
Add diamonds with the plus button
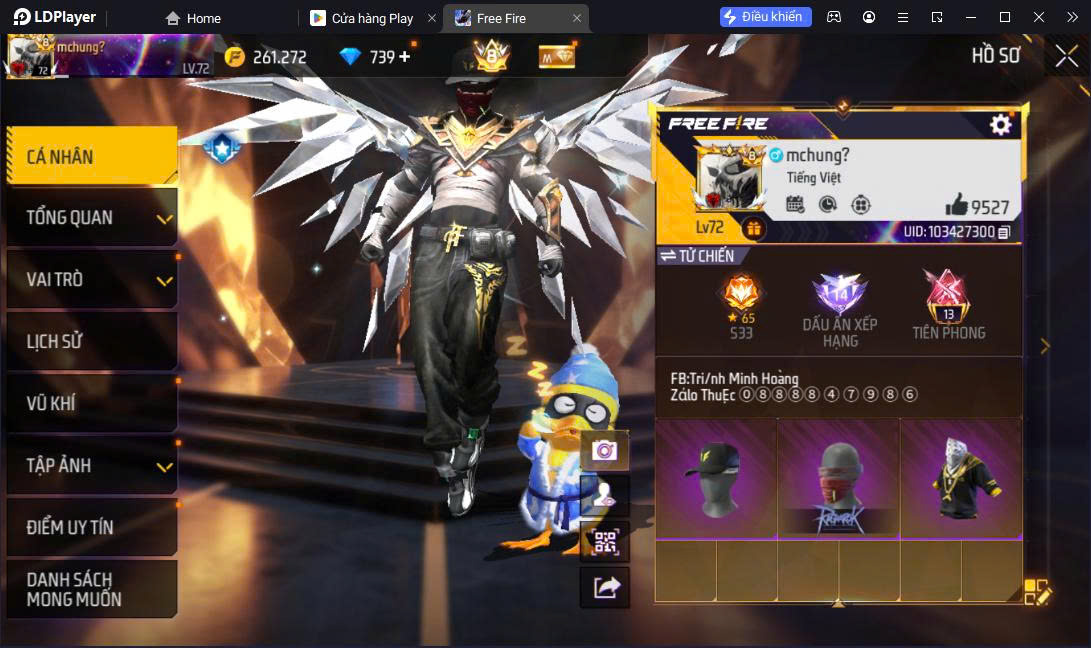point(405,57)
